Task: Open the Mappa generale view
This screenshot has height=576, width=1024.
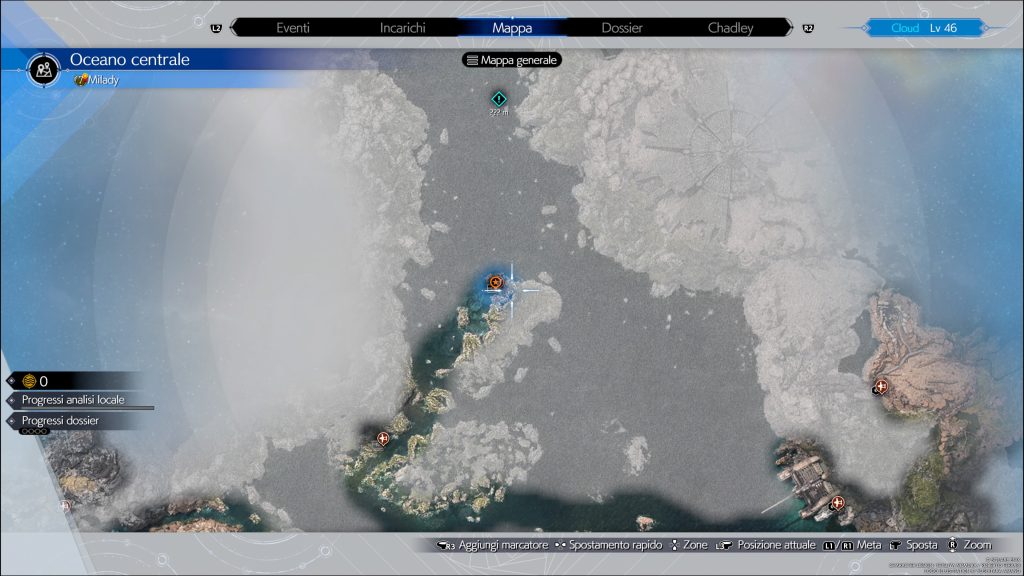Action: pos(512,60)
